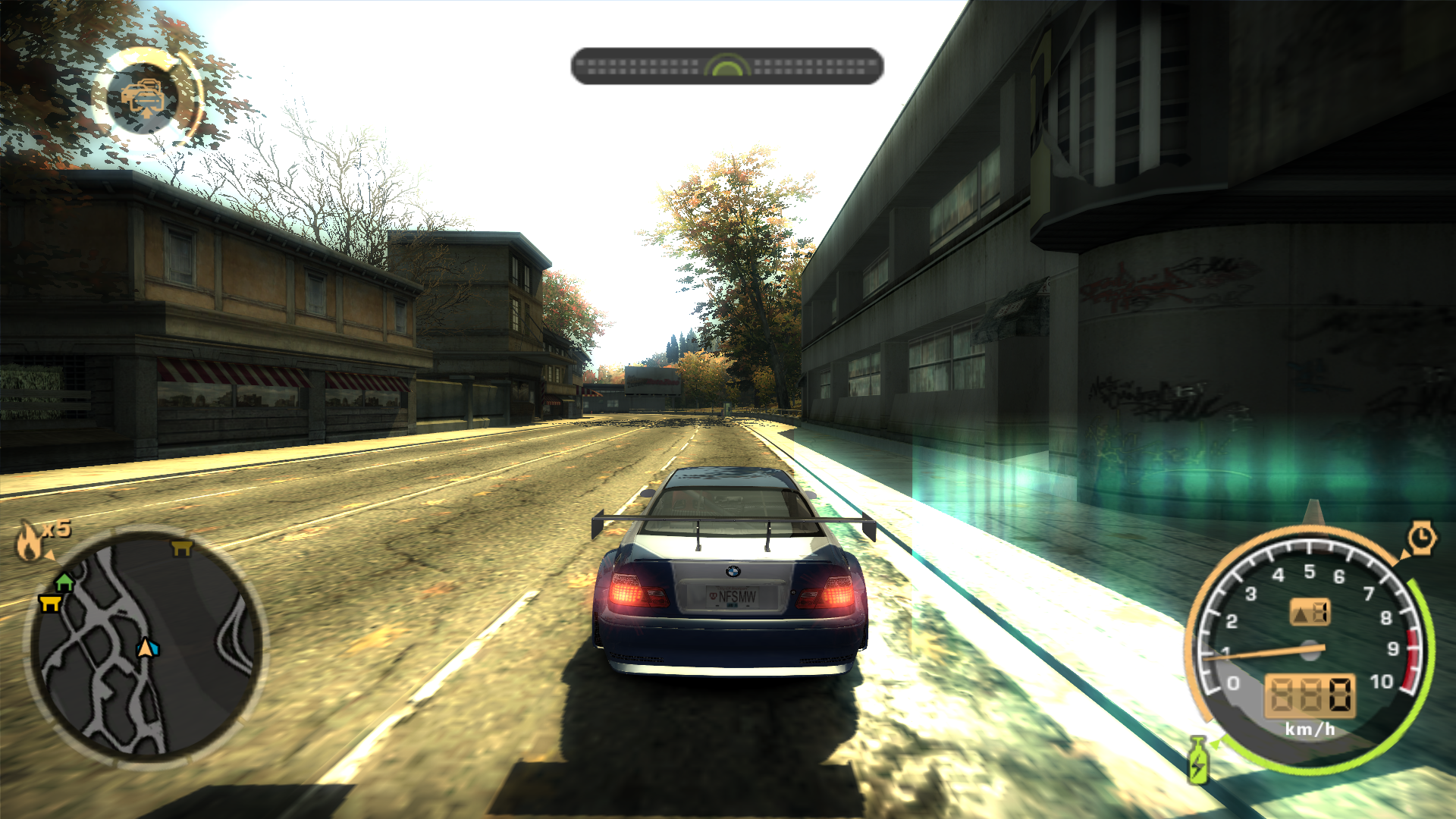Expand the pursuit bar at top center
The width and height of the screenshot is (1456, 819).
728,66
